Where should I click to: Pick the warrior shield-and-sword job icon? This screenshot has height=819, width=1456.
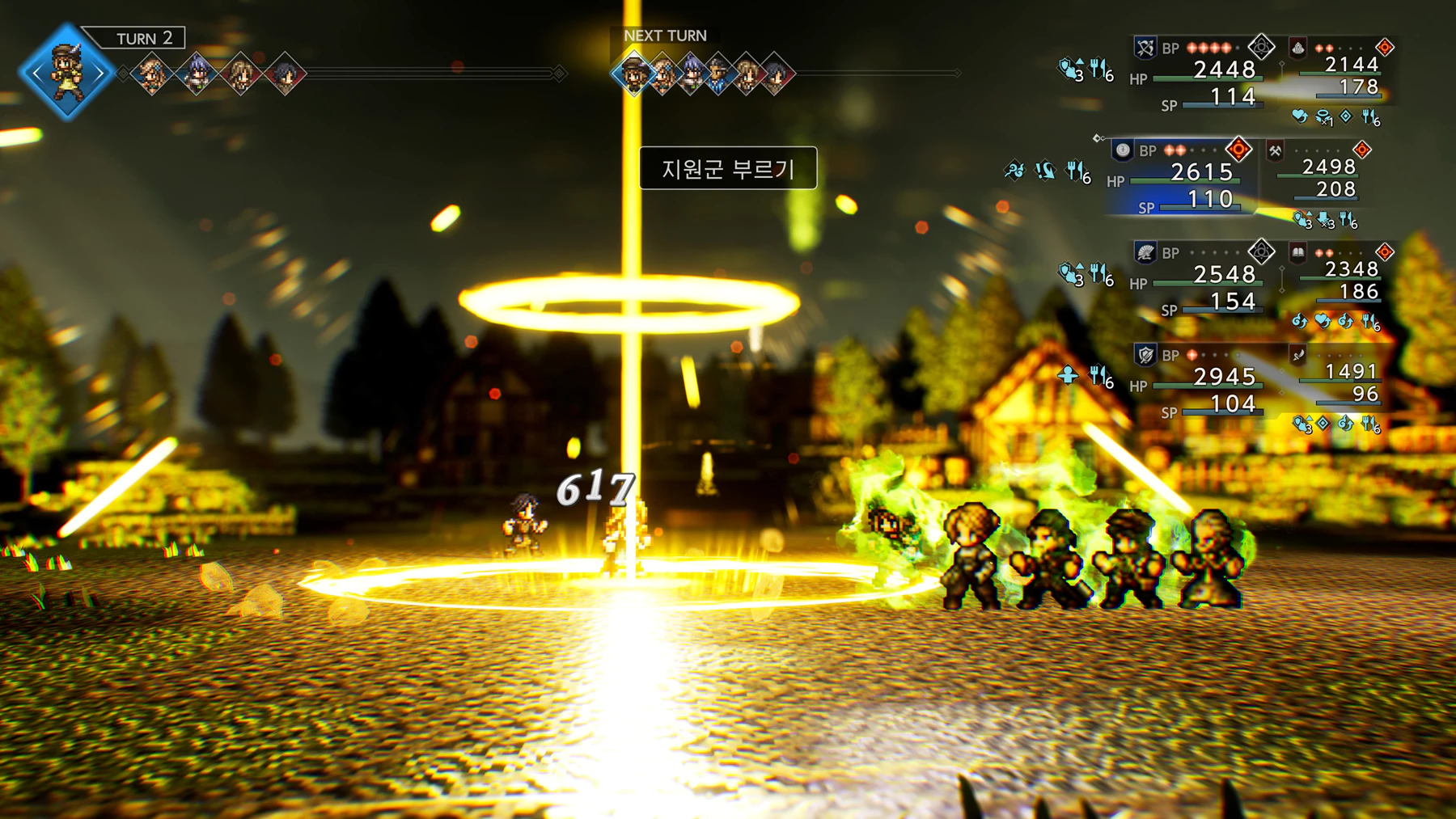(x=1145, y=355)
